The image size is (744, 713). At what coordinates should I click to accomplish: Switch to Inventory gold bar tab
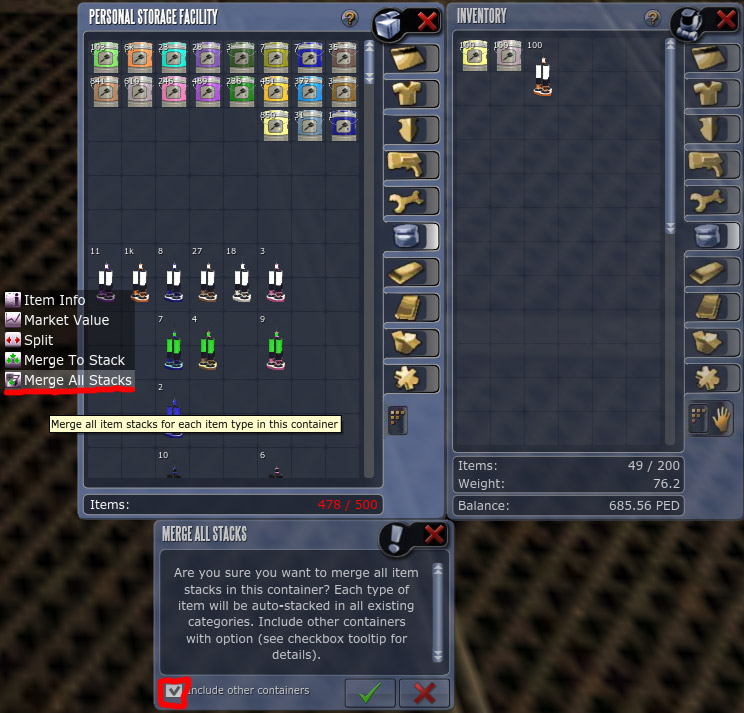tap(711, 272)
